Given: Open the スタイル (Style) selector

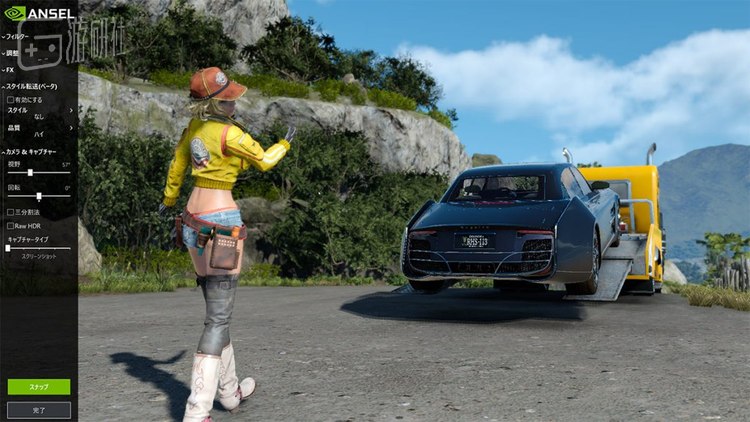Looking at the screenshot, I should (x=39, y=113).
